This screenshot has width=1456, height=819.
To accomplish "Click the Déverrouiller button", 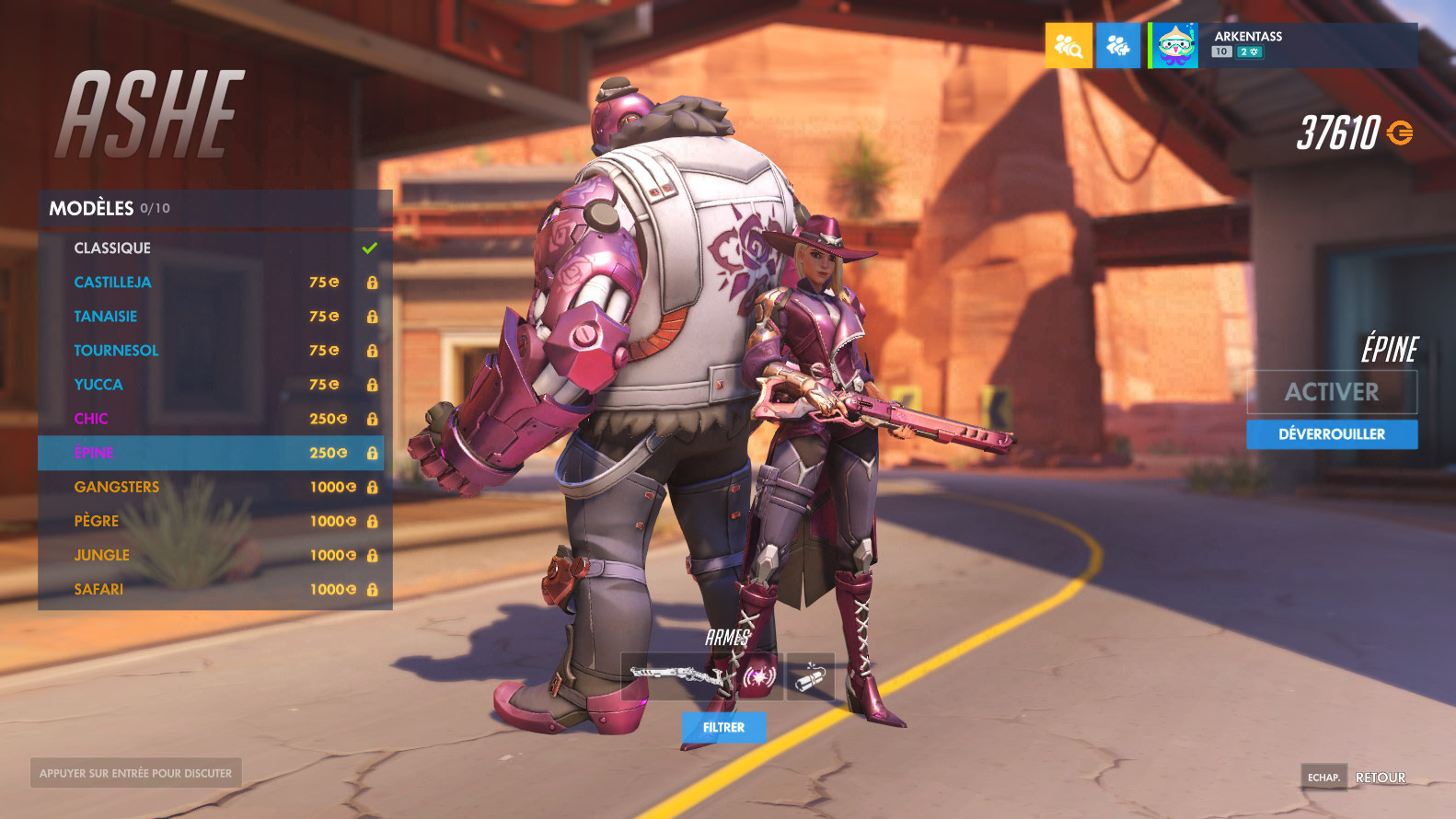I will tap(1331, 434).
